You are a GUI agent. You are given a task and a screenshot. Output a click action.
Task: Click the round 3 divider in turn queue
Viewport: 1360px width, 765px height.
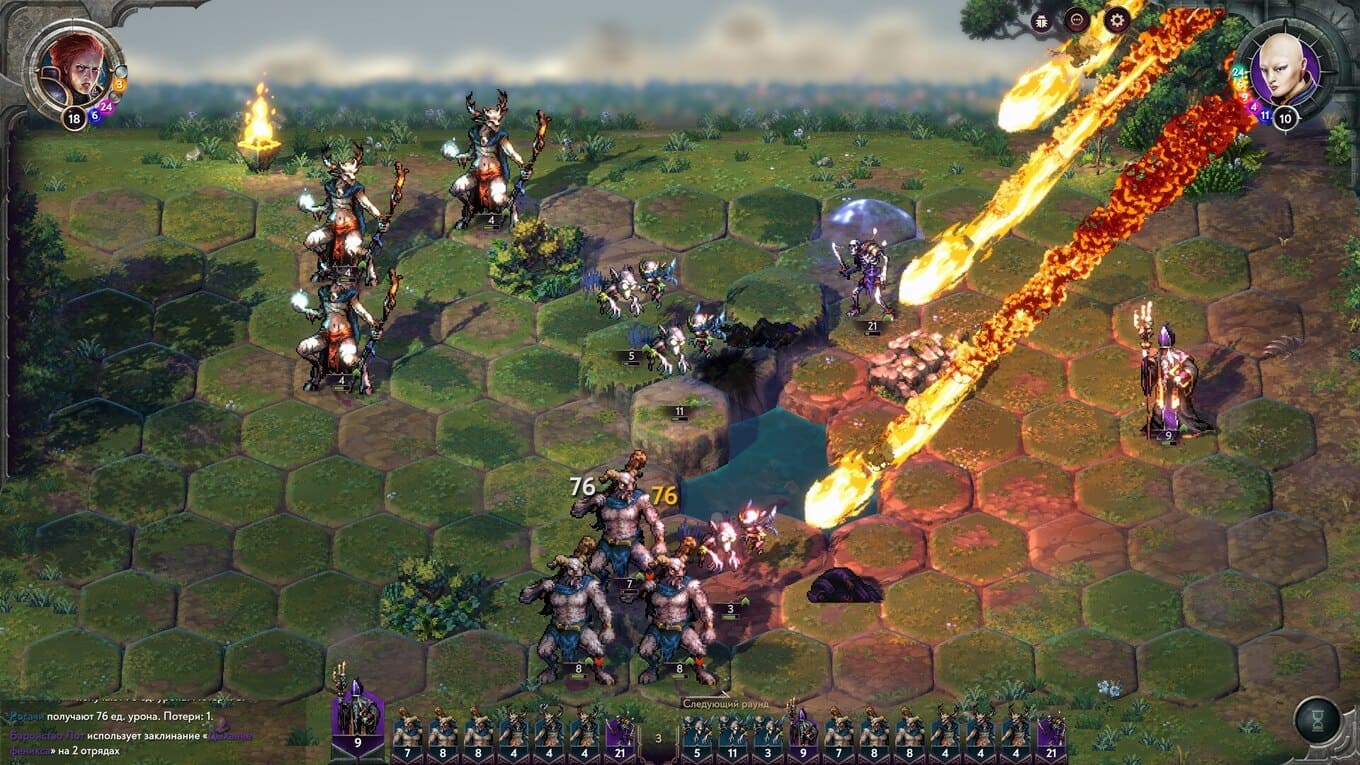click(x=657, y=738)
